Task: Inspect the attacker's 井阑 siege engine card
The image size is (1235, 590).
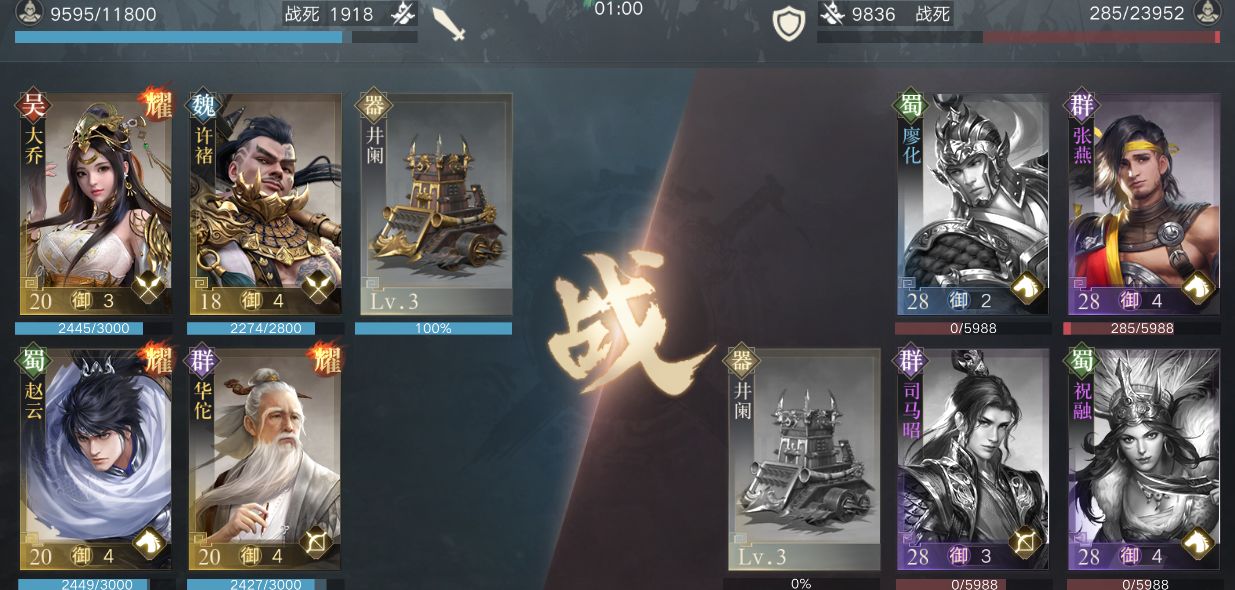Action: pos(435,204)
